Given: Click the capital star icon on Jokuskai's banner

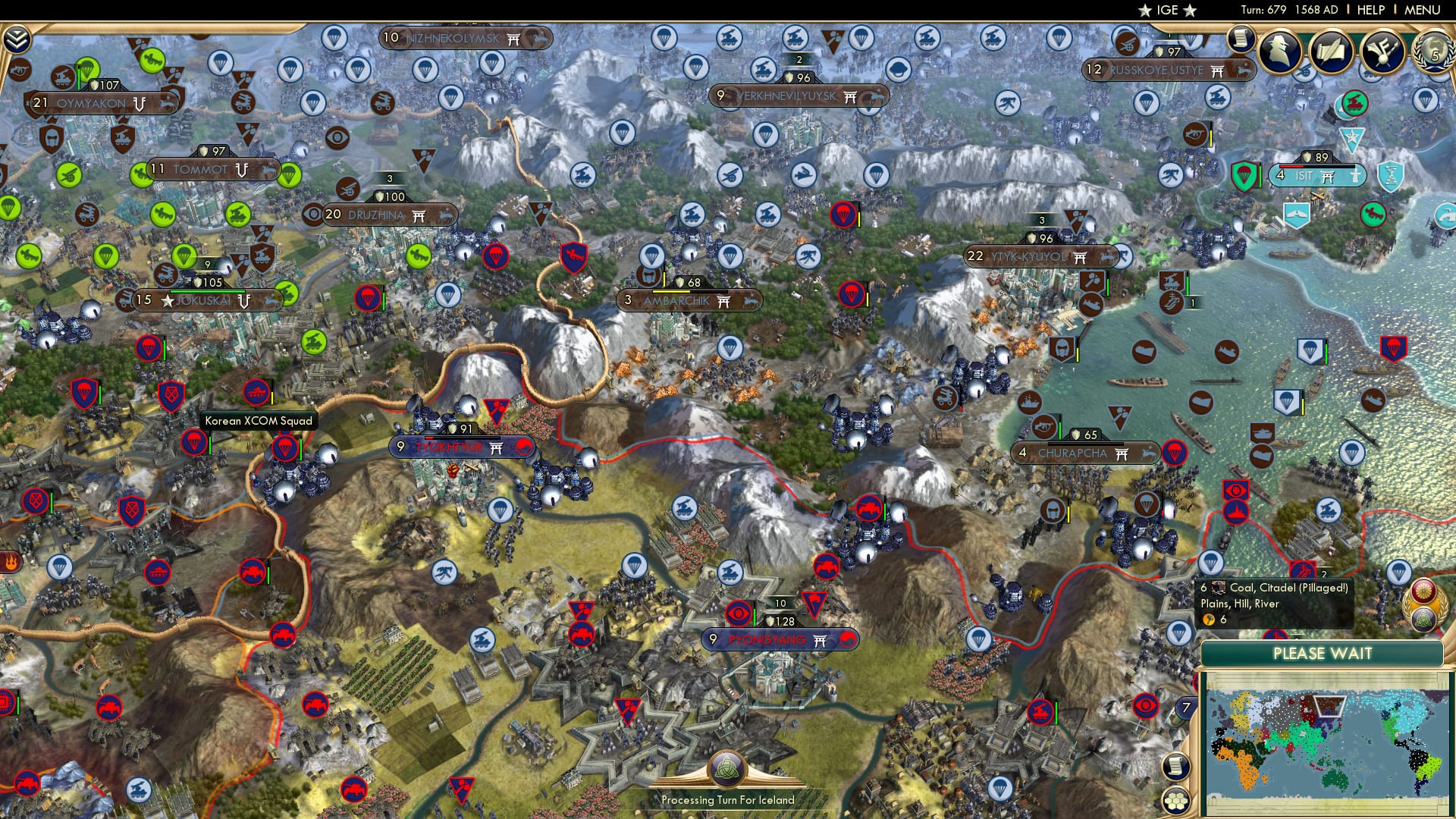Looking at the screenshot, I should [167, 302].
